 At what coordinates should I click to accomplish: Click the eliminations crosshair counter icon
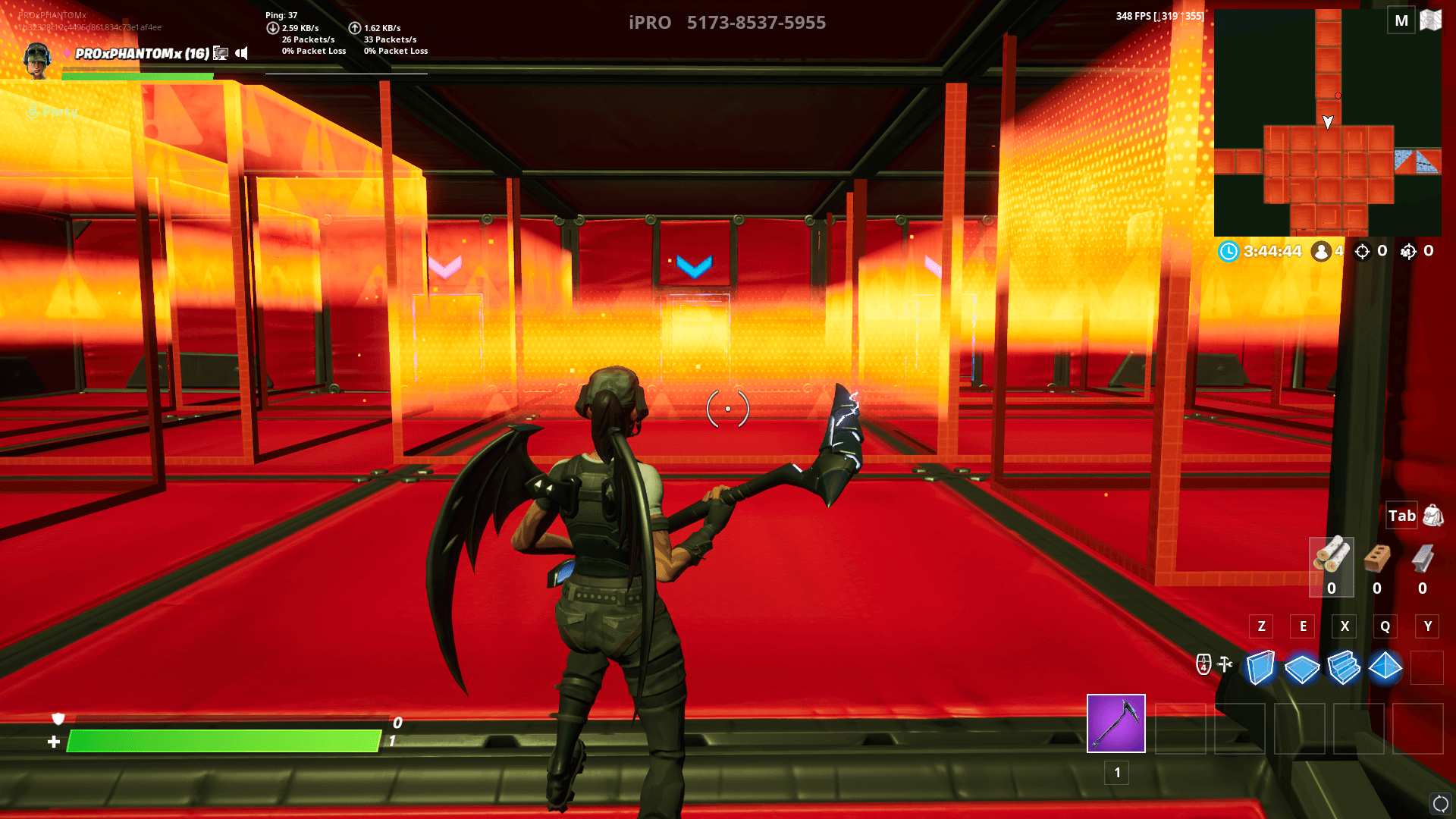click(1361, 251)
